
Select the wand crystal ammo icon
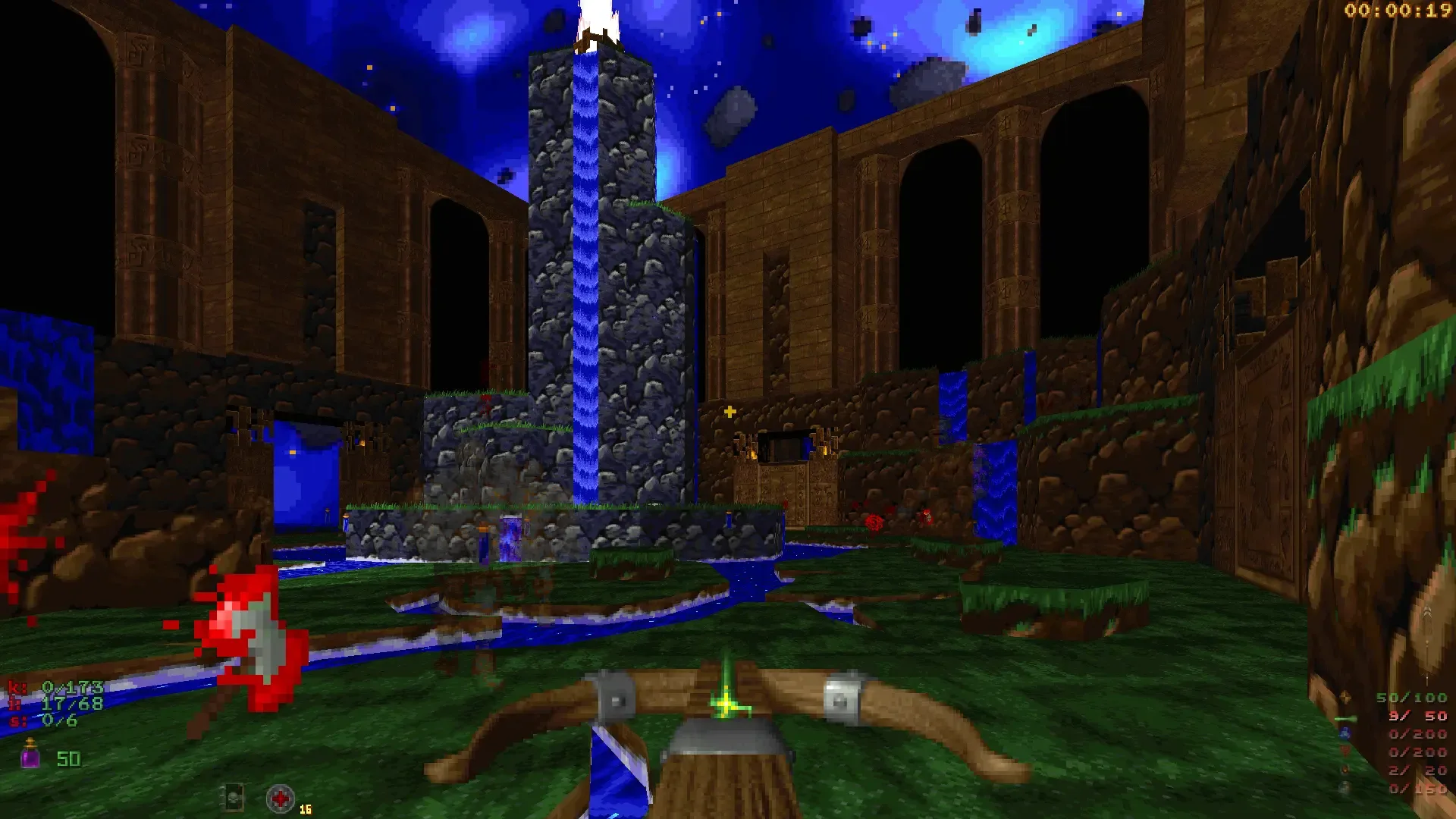(1345, 697)
